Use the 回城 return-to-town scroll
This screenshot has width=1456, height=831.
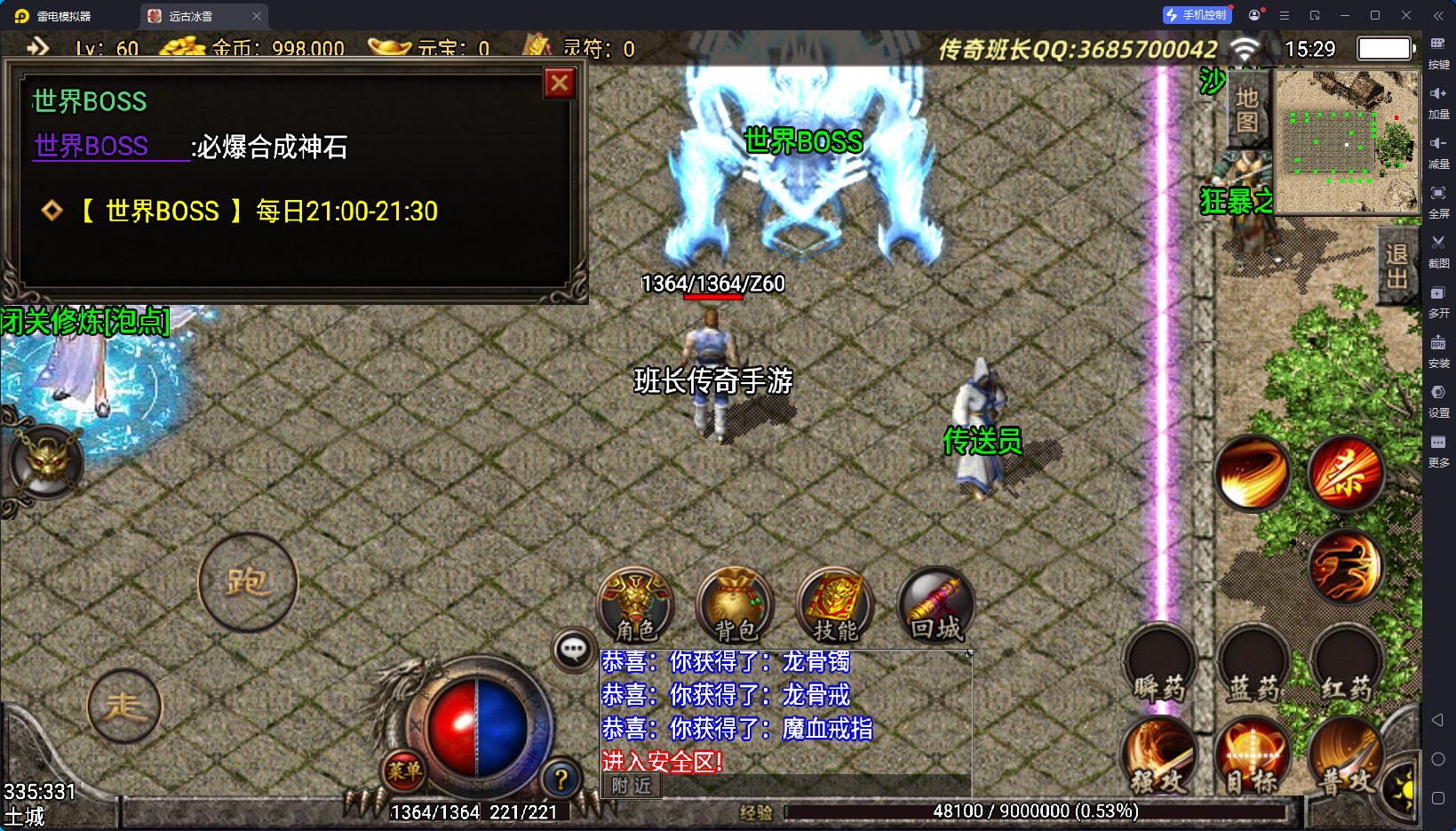click(x=936, y=605)
